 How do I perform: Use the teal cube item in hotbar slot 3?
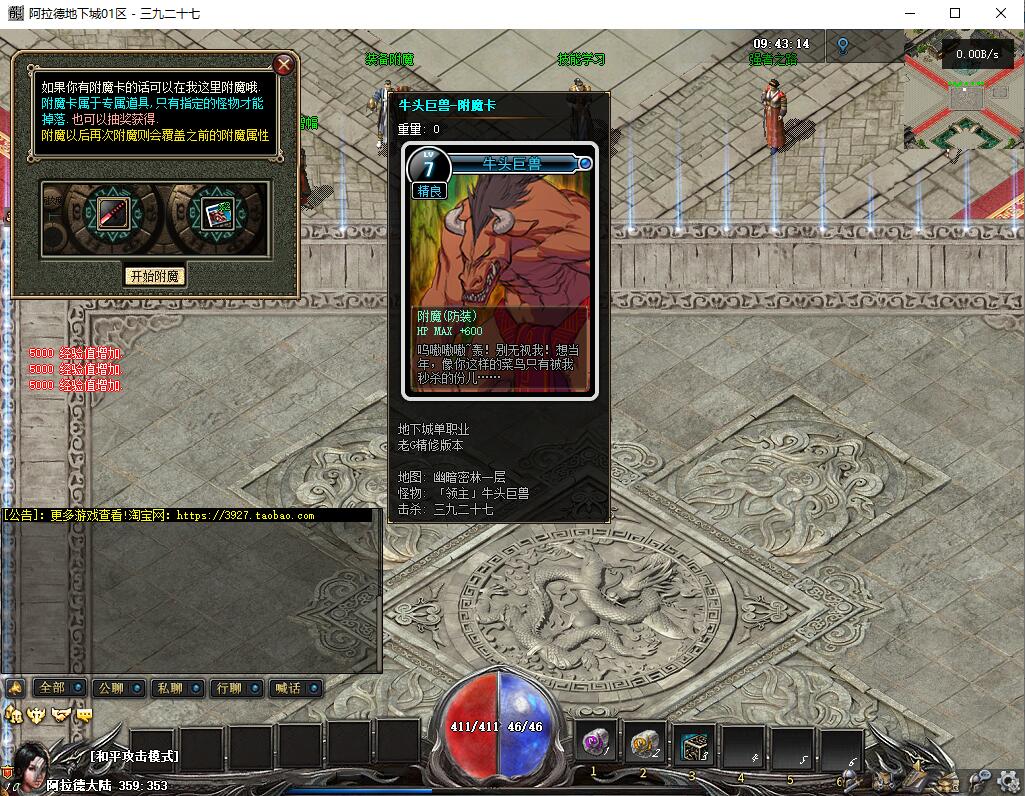694,745
